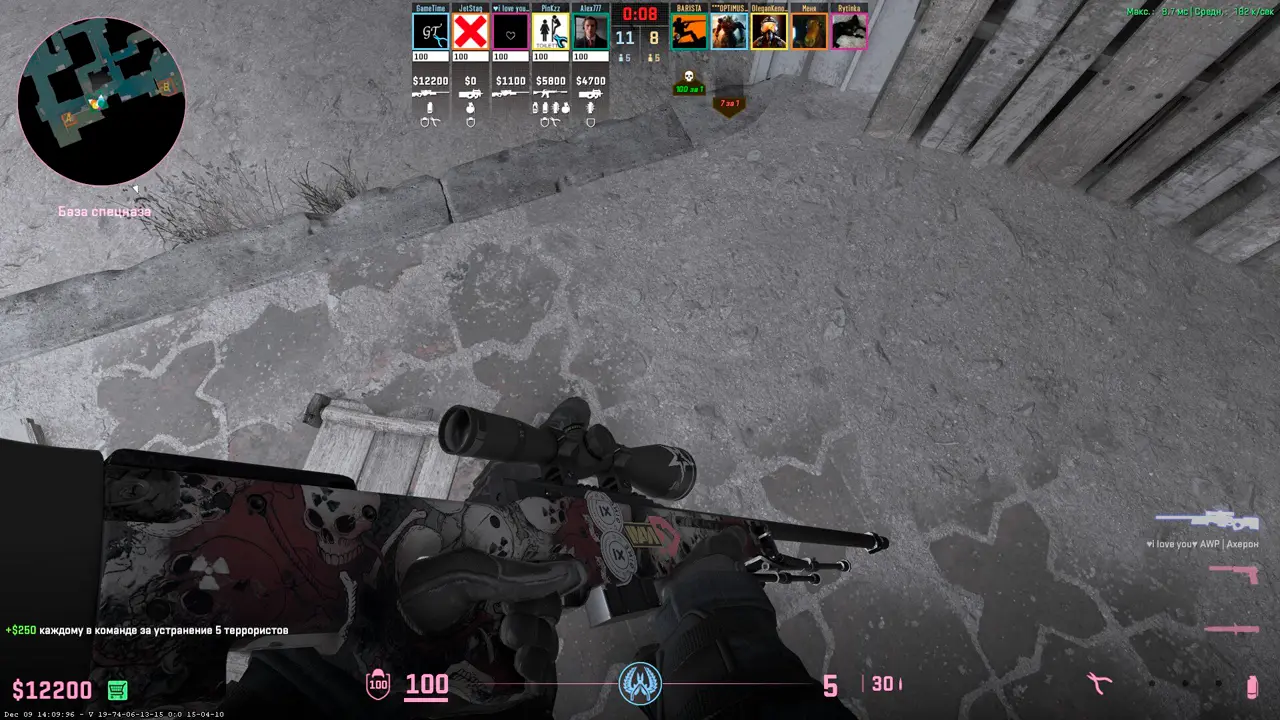Switch to the knife icon
Screen dimensions: 1280x720
(x=1231, y=628)
